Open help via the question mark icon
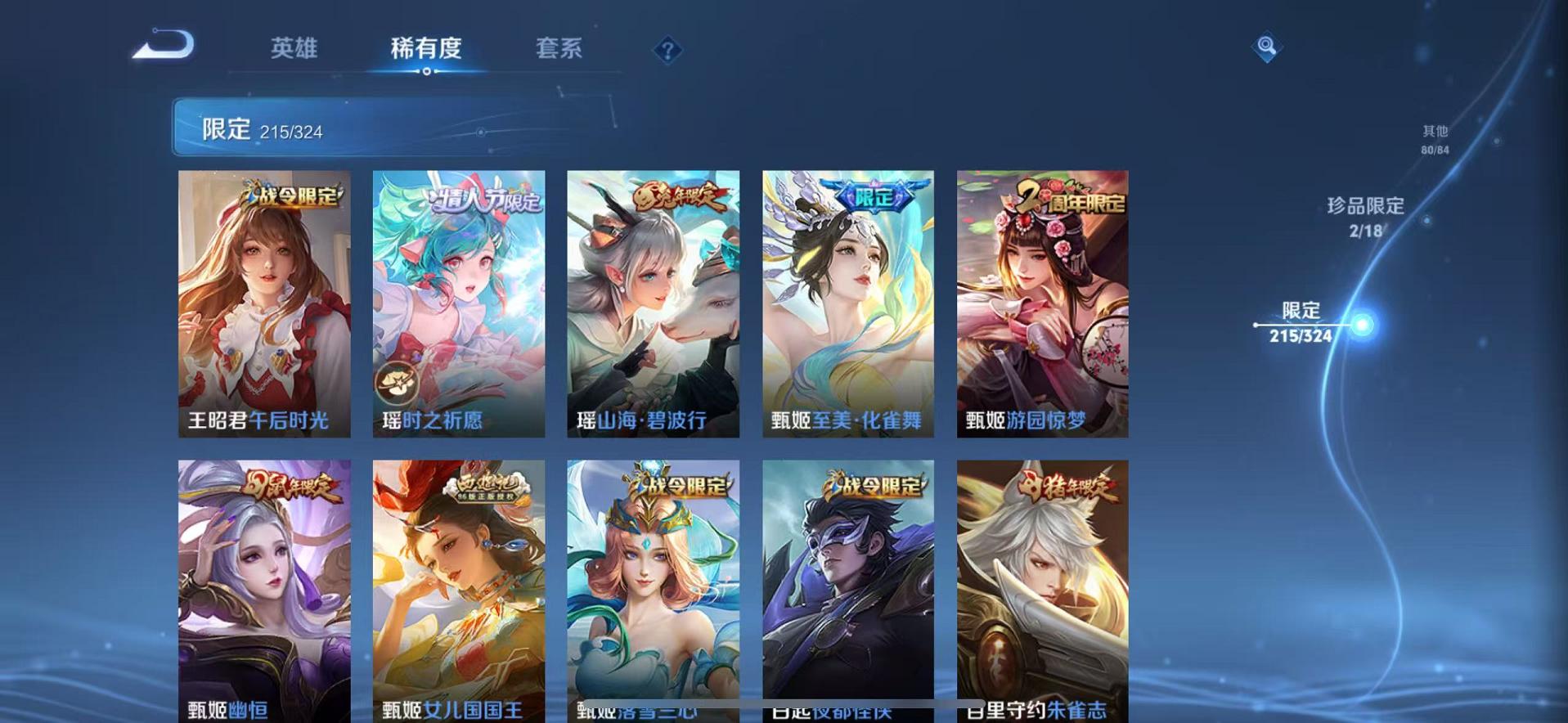Image resolution: width=1568 pixels, height=723 pixels. (x=669, y=51)
